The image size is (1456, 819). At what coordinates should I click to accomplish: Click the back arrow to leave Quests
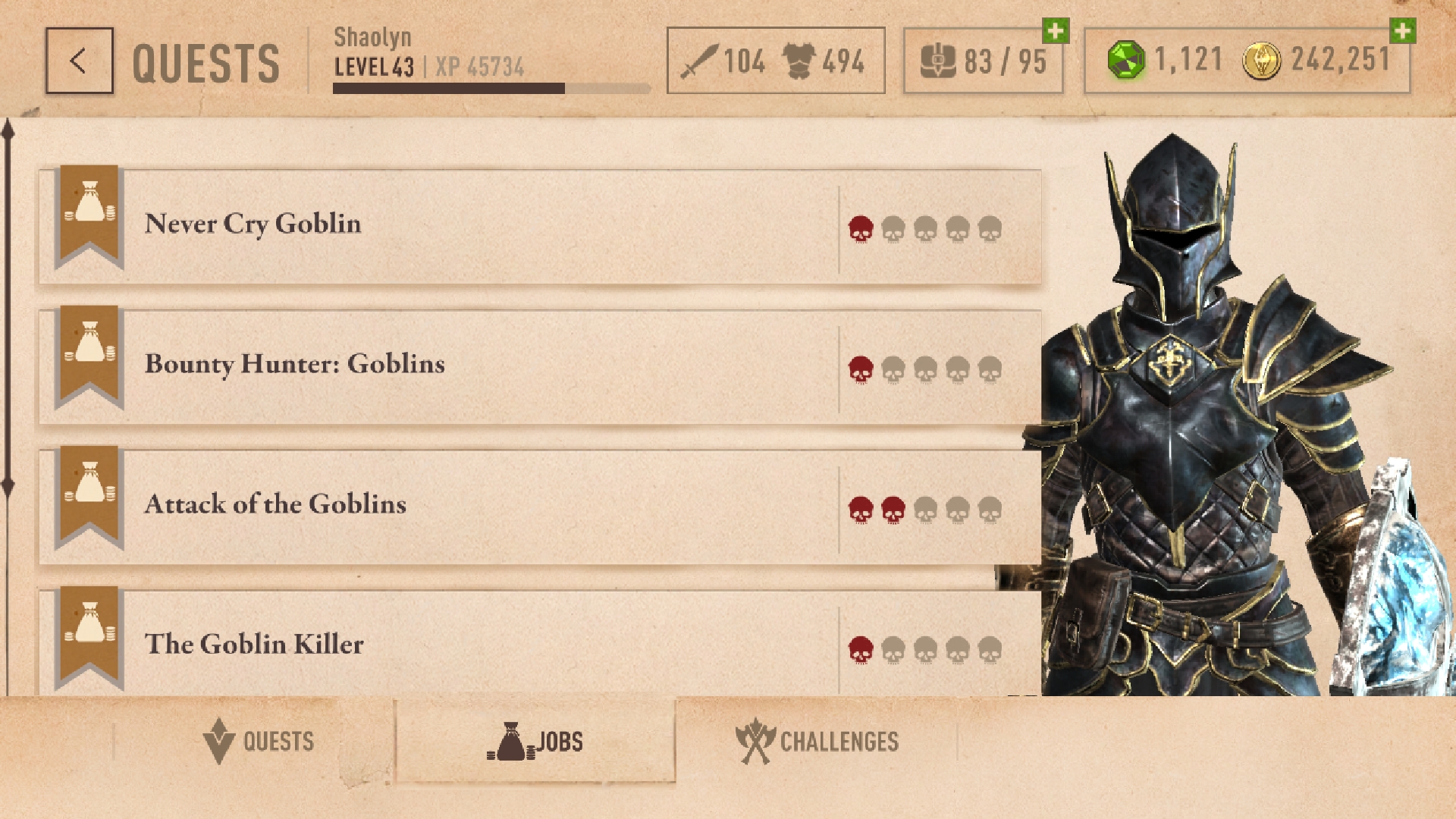[x=78, y=60]
